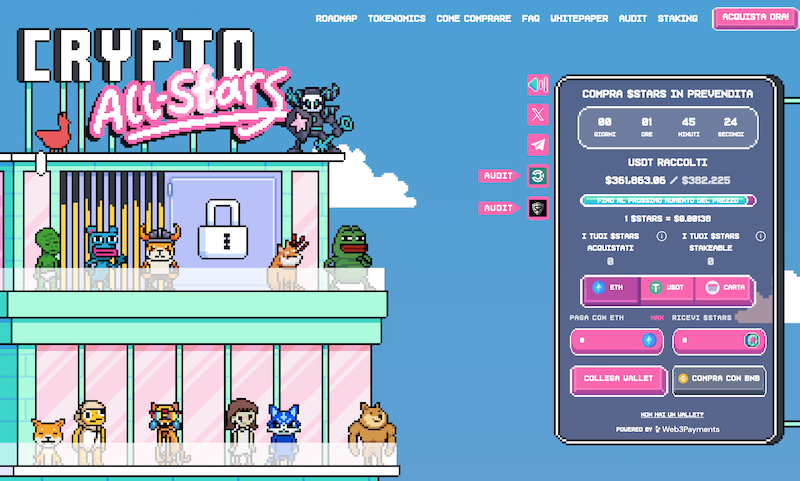Open the Roadmap section link

click(337, 19)
